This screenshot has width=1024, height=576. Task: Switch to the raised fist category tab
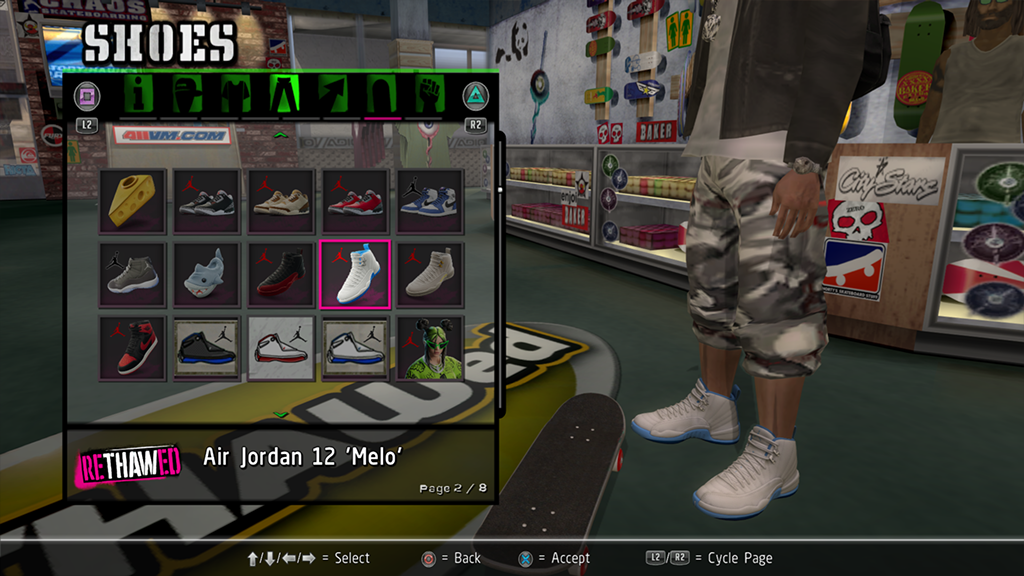429,95
